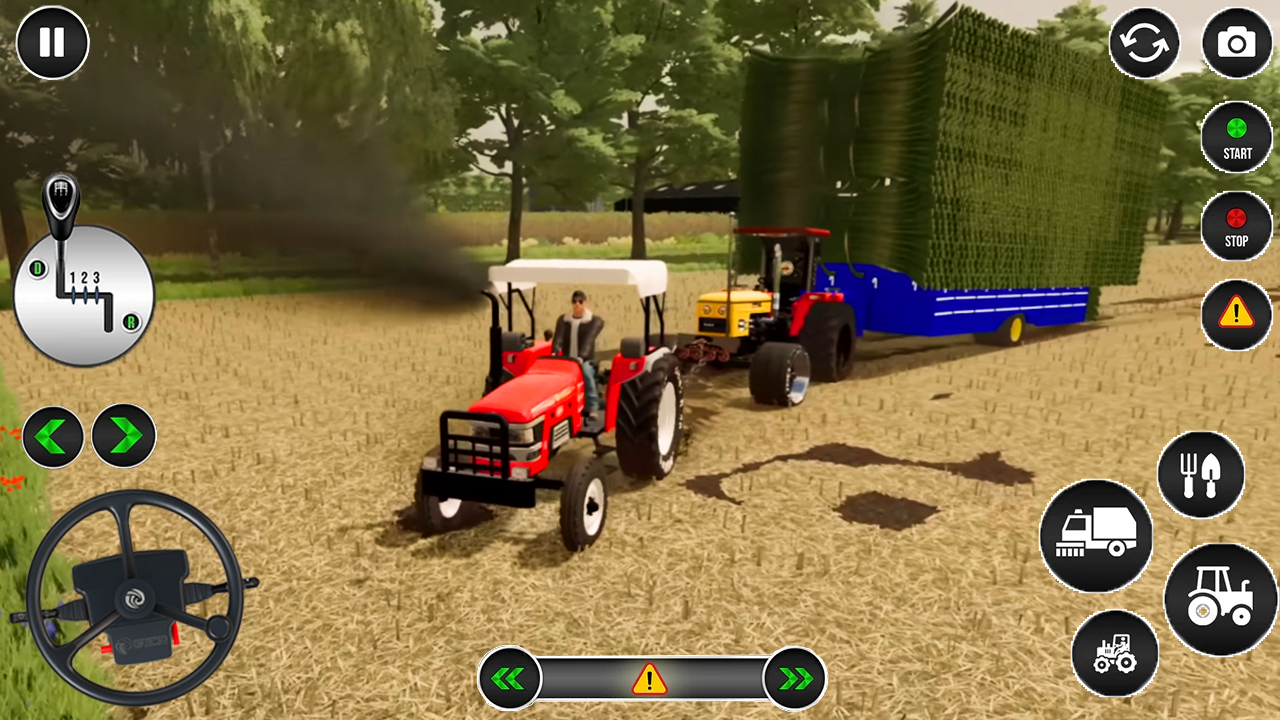The image size is (1280, 720).
Task: Tap the hazard warning on the bottom bar
Action: coord(648,679)
